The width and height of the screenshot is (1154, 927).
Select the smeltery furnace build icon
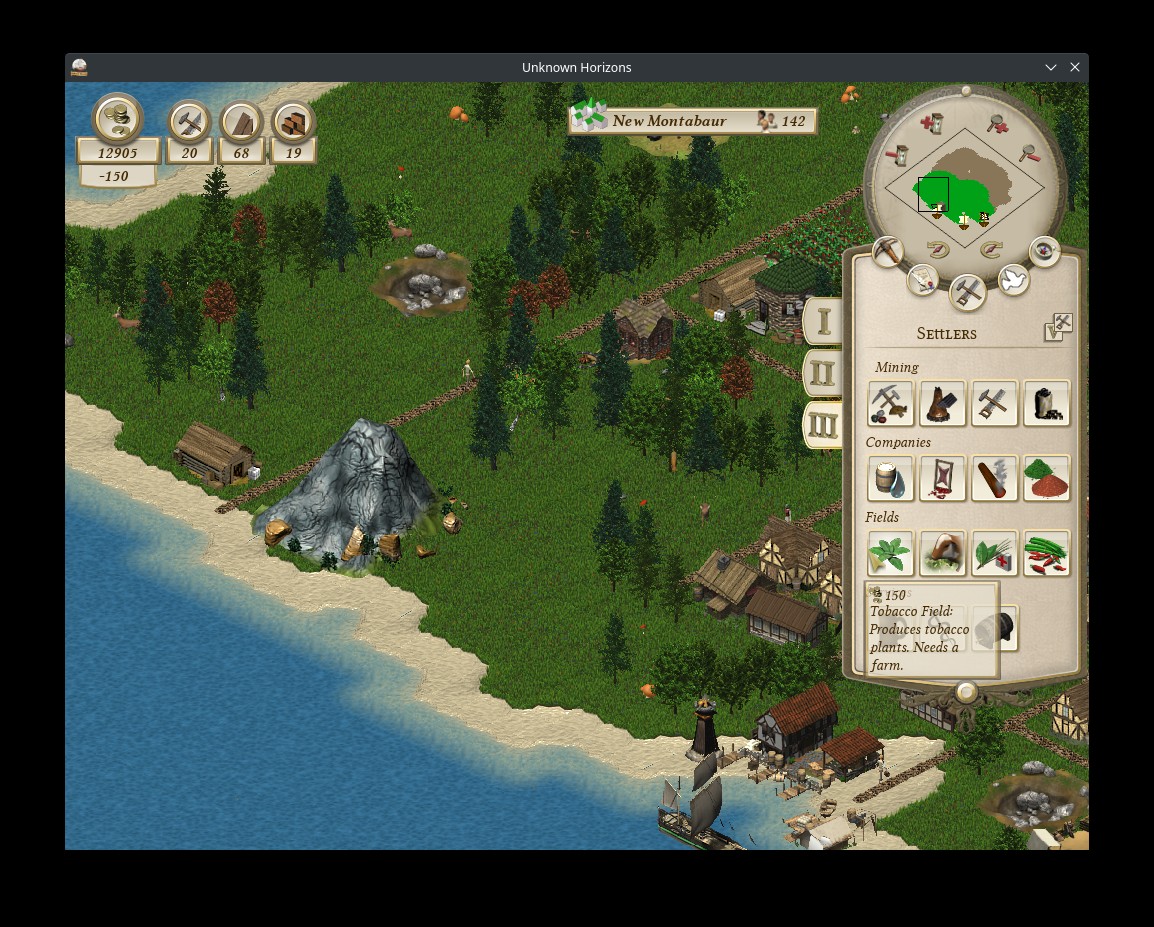pos(942,403)
